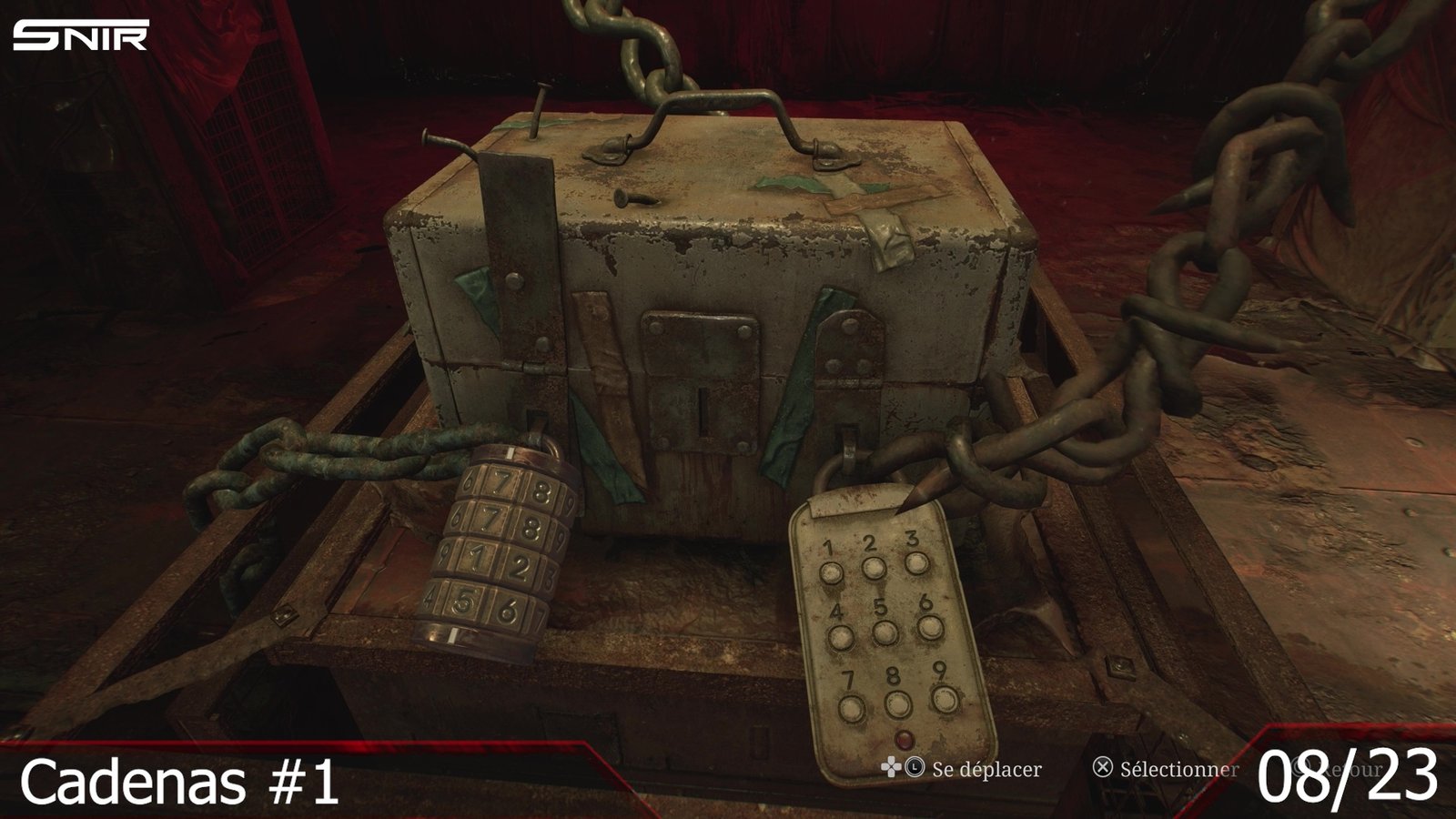Image resolution: width=1456 pixels, height=819 pixels.
Task: Tap button 3 on the keypad lock
Action: tap(916, 563)
